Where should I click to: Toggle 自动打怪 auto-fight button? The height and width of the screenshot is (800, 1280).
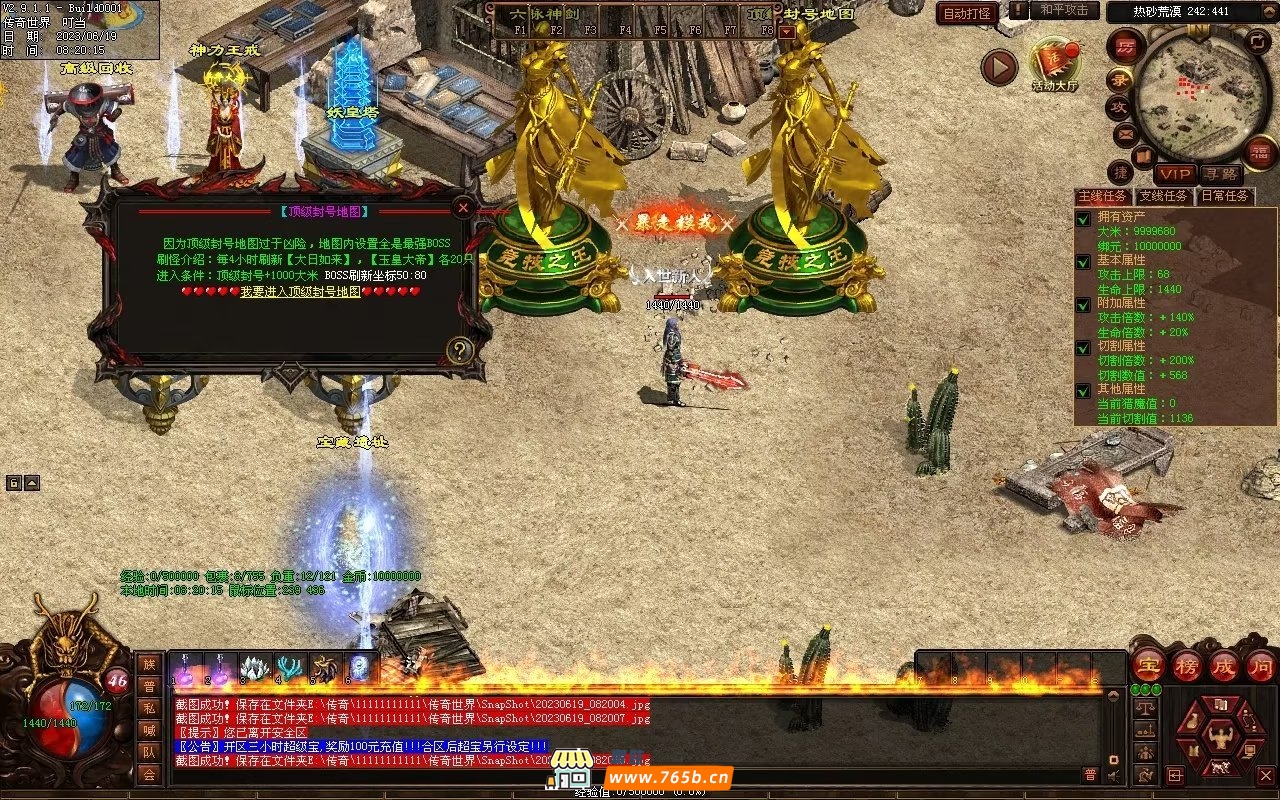click(x=967, y=13)
